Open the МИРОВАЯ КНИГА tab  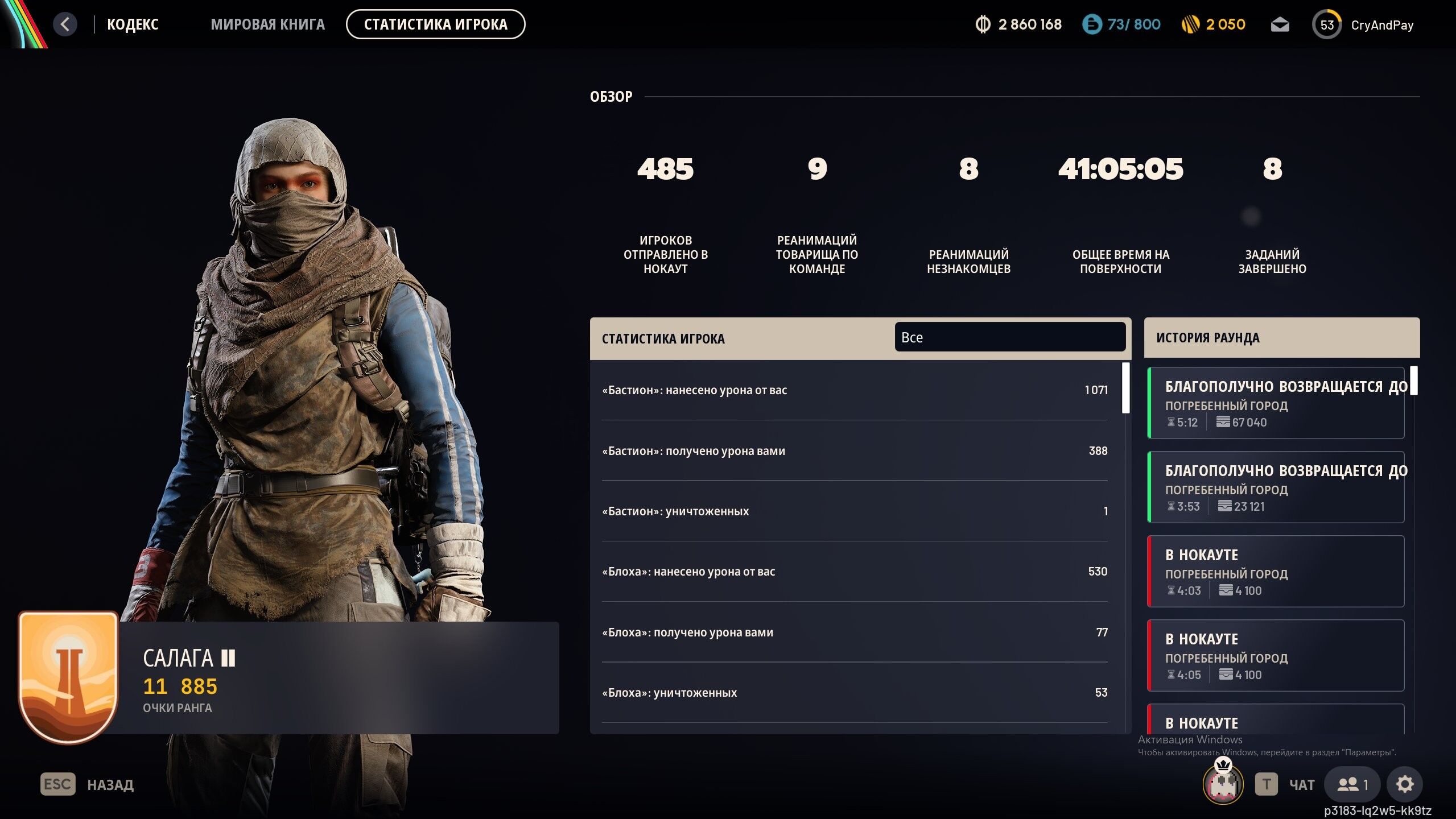pyautogui.click(x=267, y=24)
